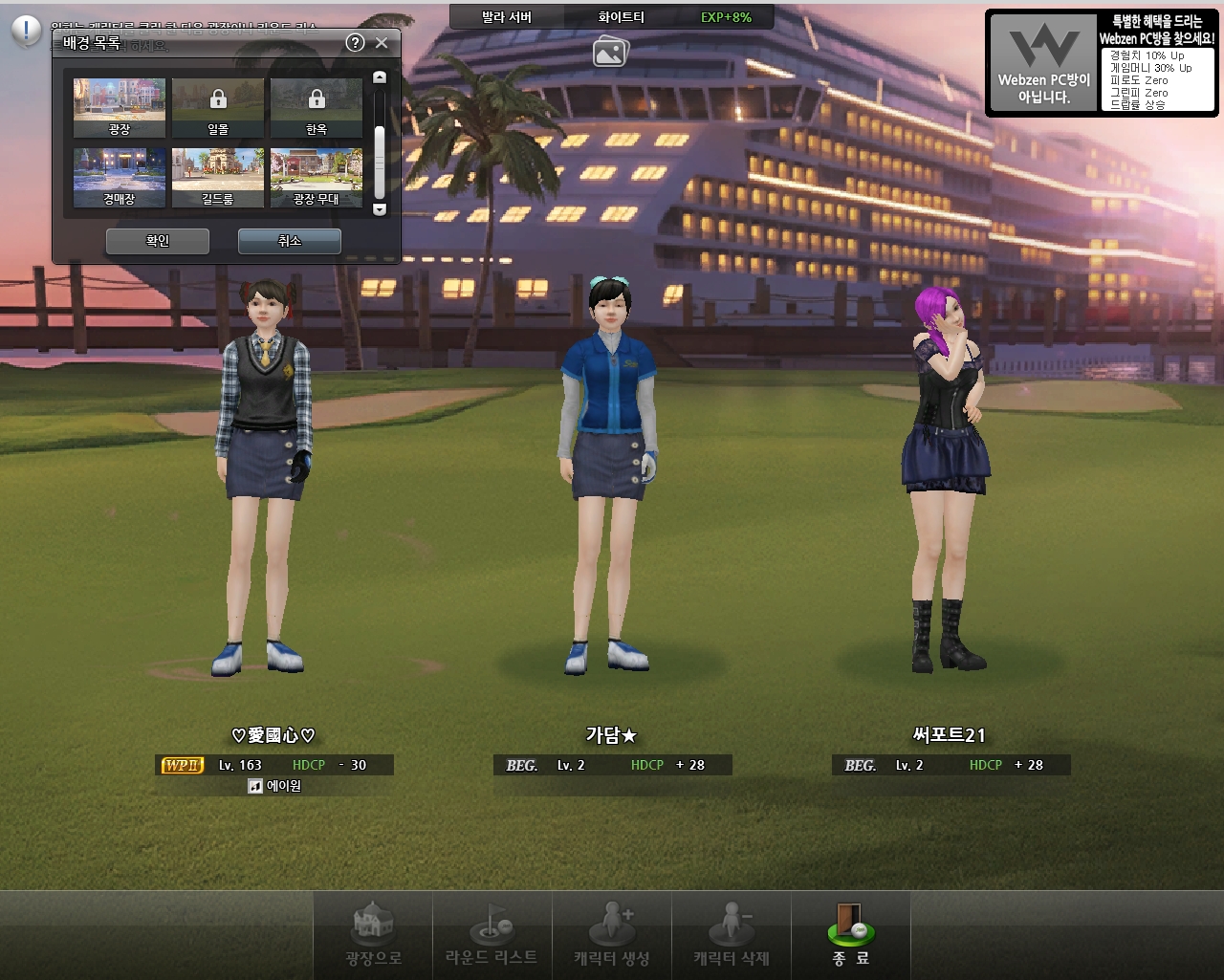Close the 배경 목록 window

pyautogui.click(x=382, y=43)
